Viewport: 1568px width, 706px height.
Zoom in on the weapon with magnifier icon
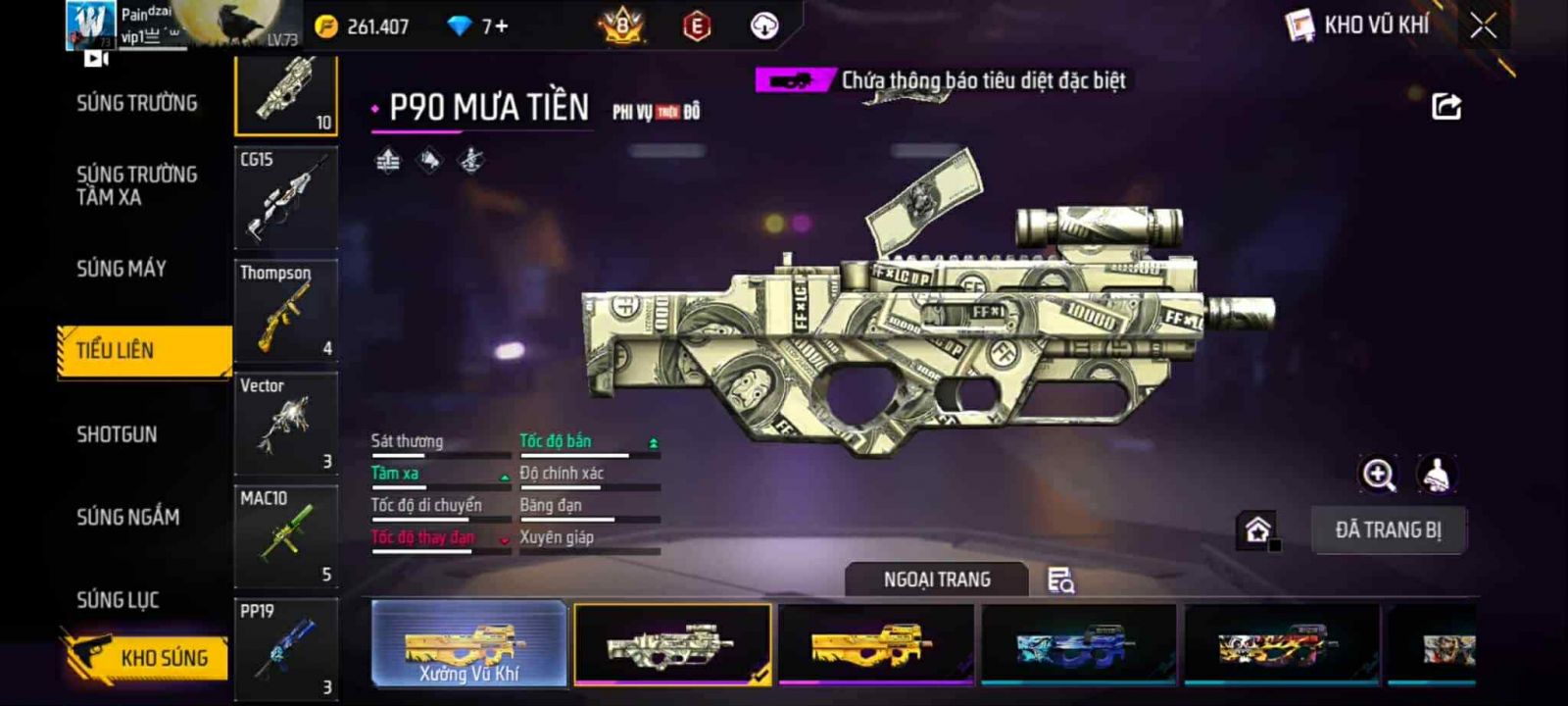pyautogui.click(x=1378, y=475)
